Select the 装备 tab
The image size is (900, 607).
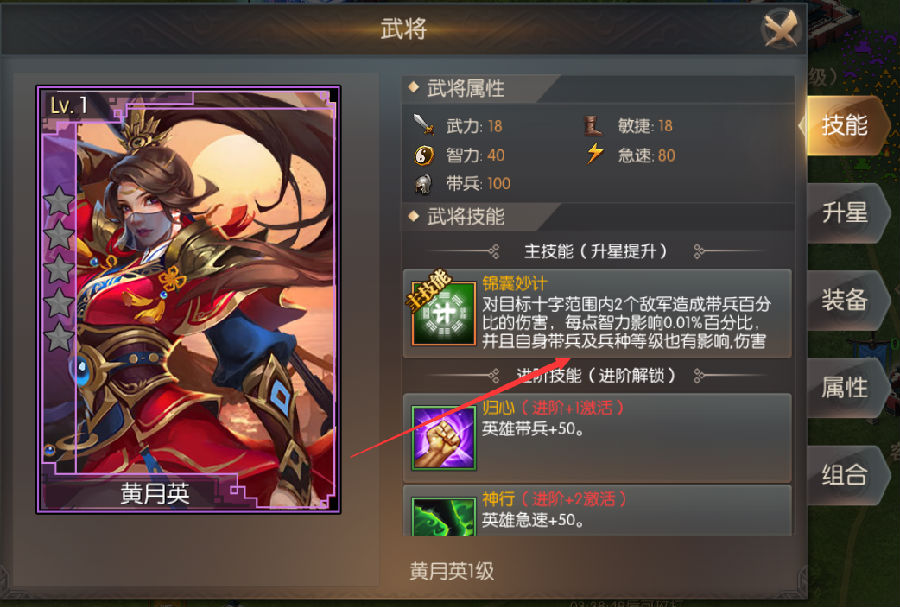click(x=843, y=300)
